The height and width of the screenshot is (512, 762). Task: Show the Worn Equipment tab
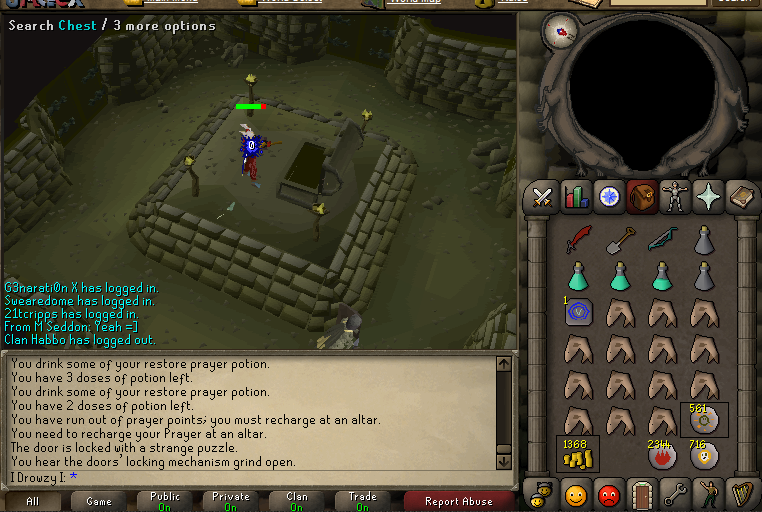point(675,197)
